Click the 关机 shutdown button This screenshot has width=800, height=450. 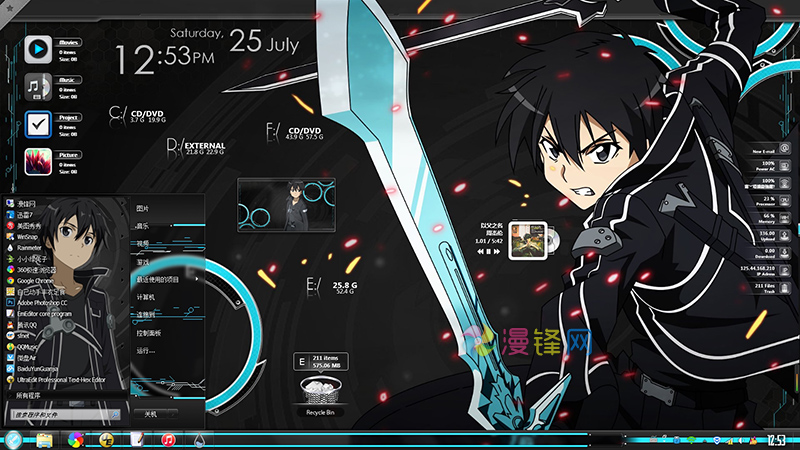coord(153,413)
